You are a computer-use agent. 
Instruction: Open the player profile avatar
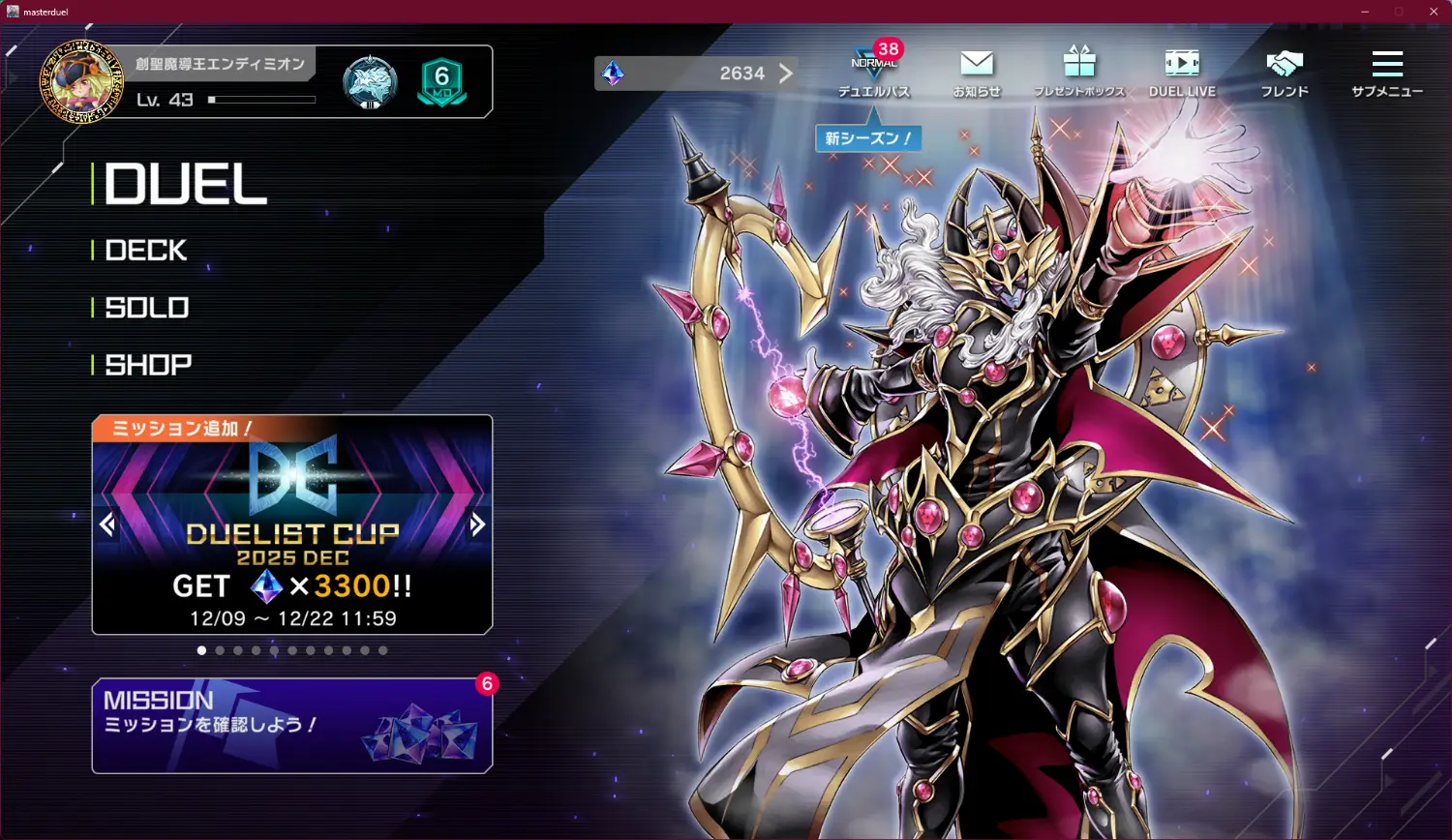81,82
